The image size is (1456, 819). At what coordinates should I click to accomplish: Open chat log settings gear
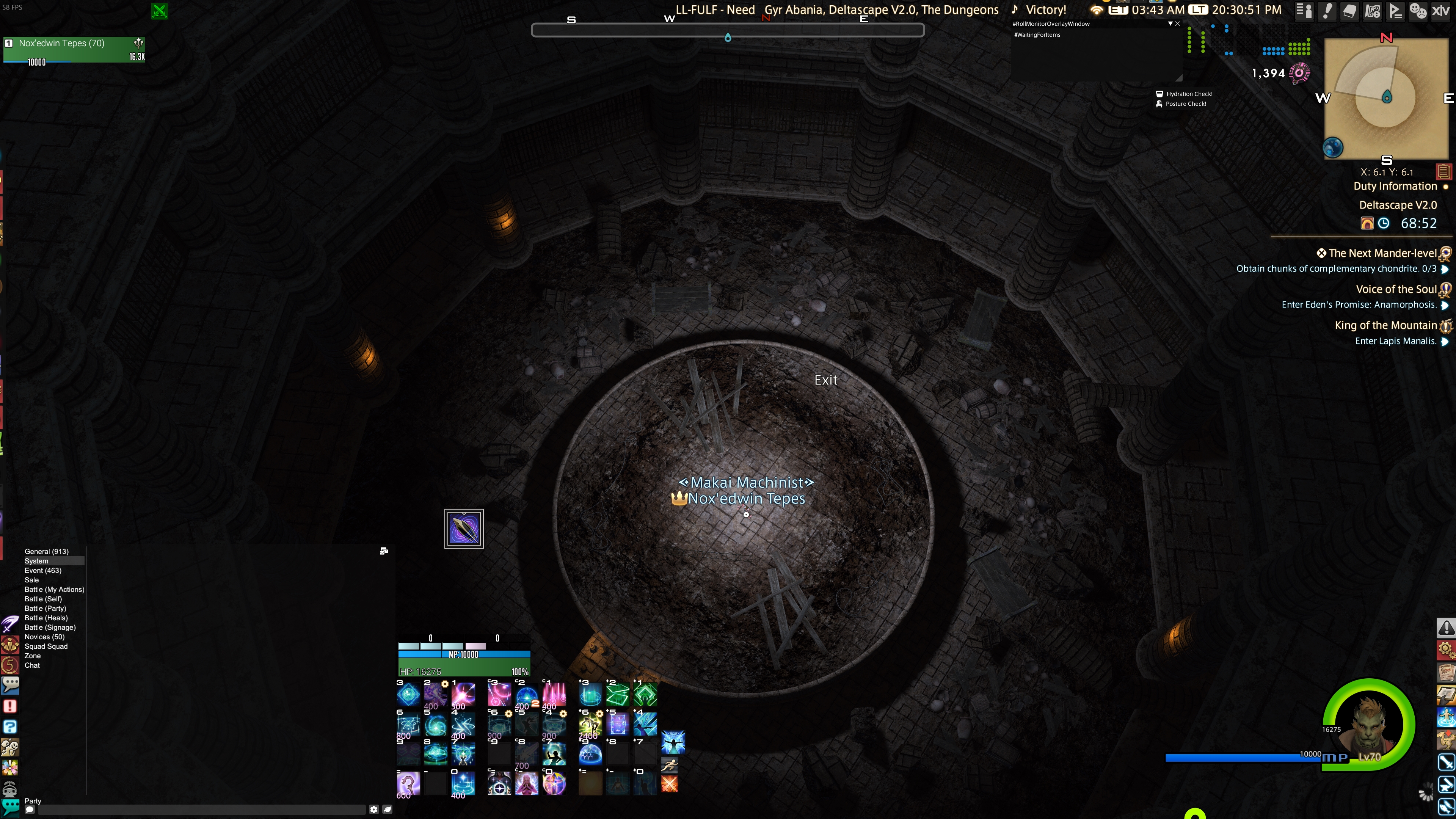click(x=373, y=810)
